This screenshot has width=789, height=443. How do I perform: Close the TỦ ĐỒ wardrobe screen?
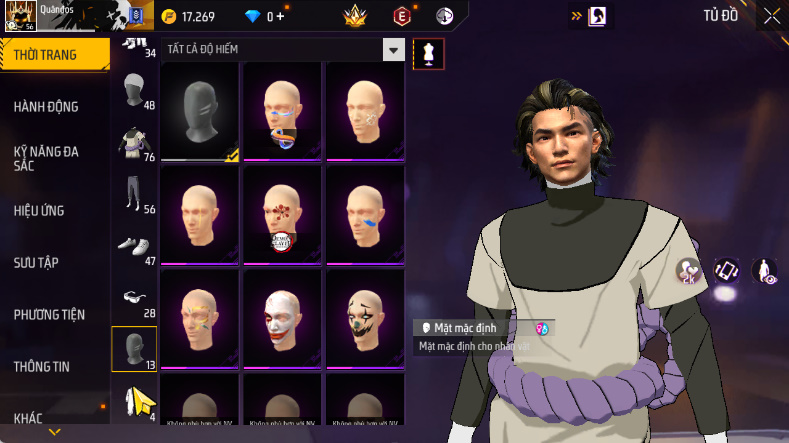tap(772, 16)
